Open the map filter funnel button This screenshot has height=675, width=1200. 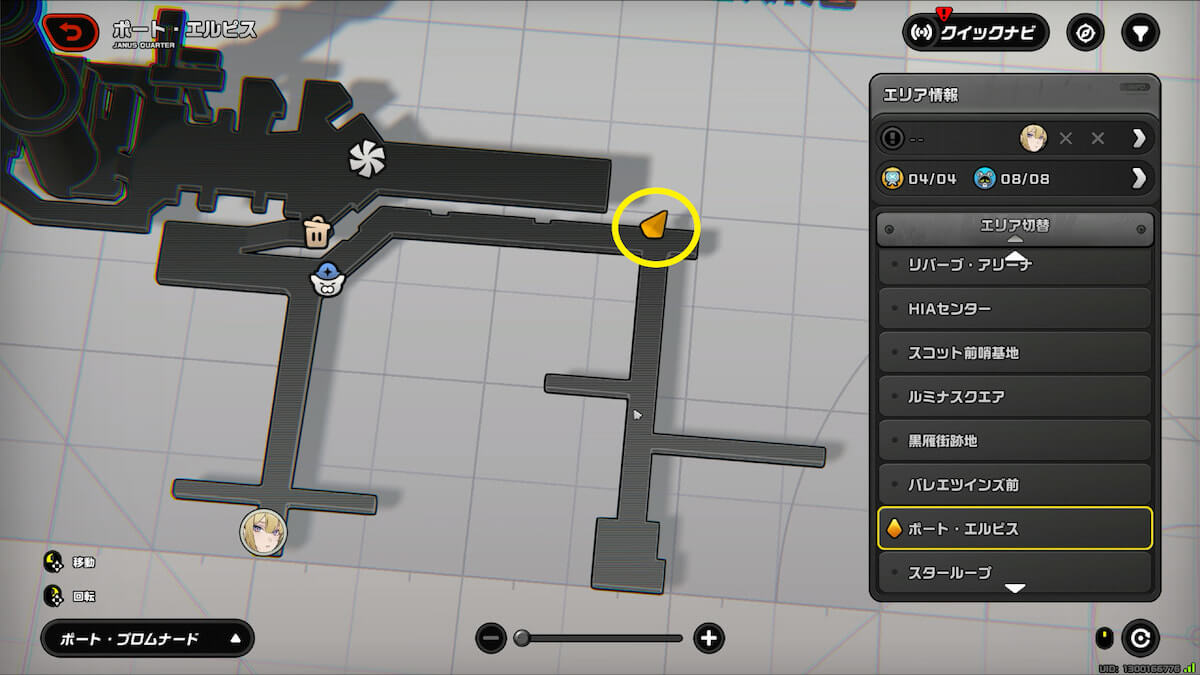(1139, 33)
